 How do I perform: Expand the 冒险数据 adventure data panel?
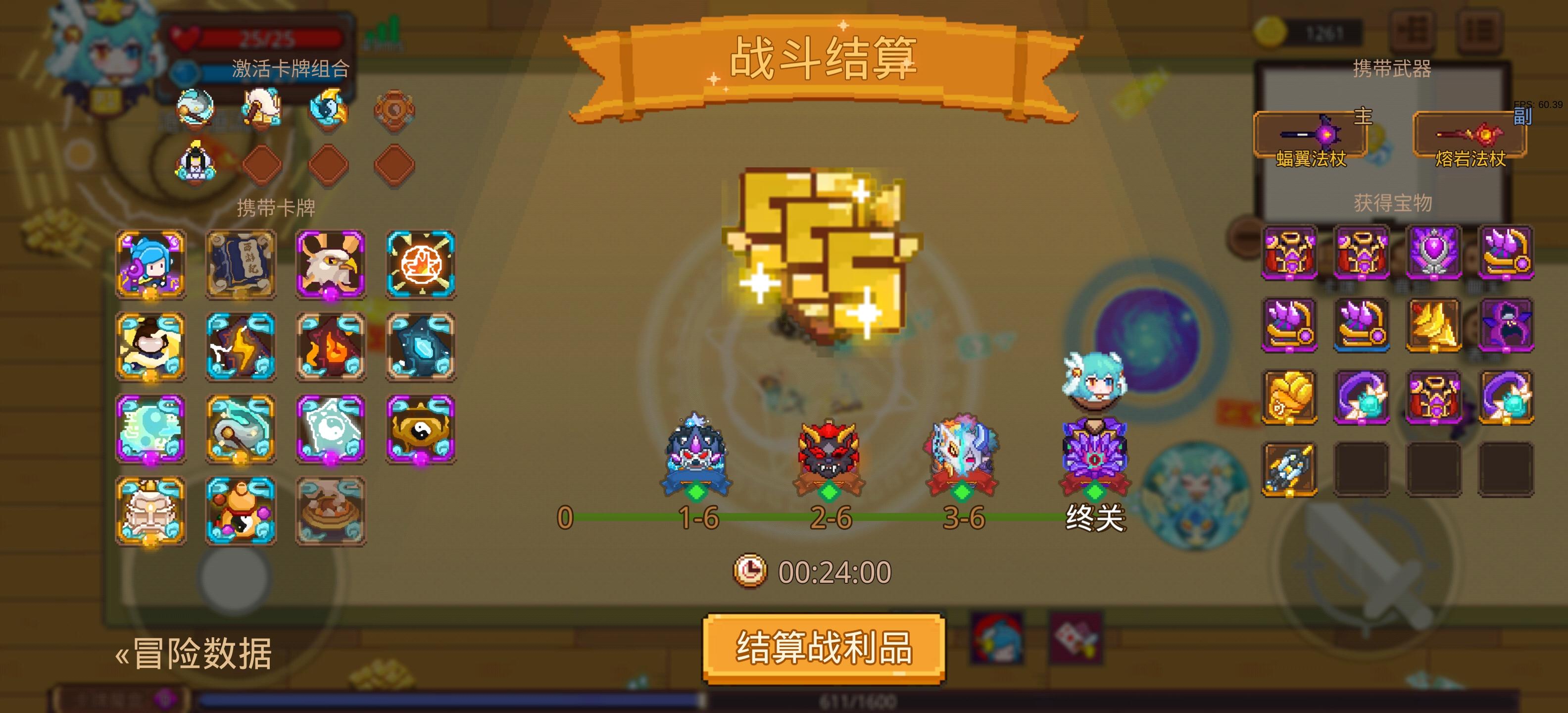pos(196,656)
